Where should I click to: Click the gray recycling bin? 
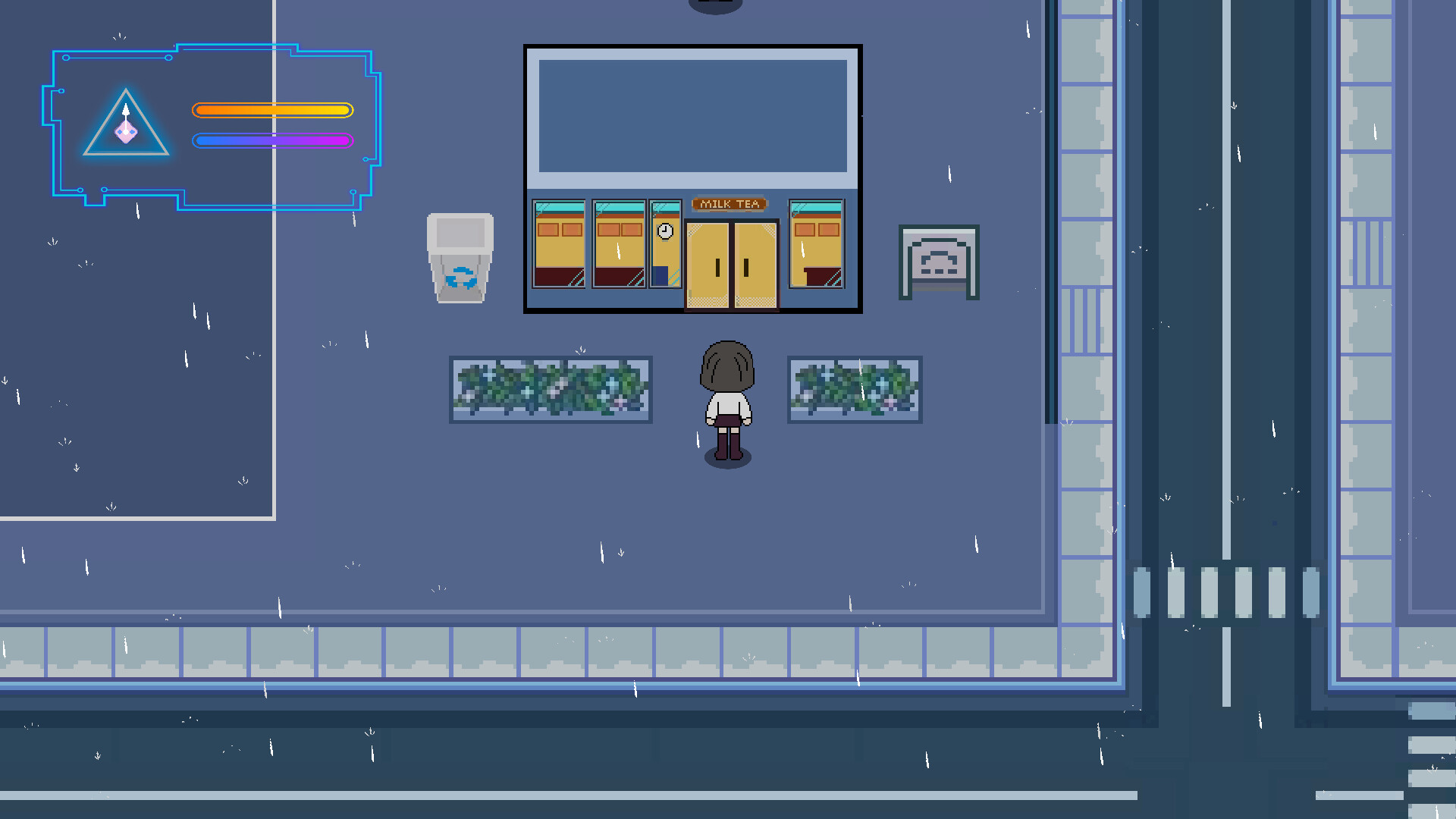(x=461, y=258)
